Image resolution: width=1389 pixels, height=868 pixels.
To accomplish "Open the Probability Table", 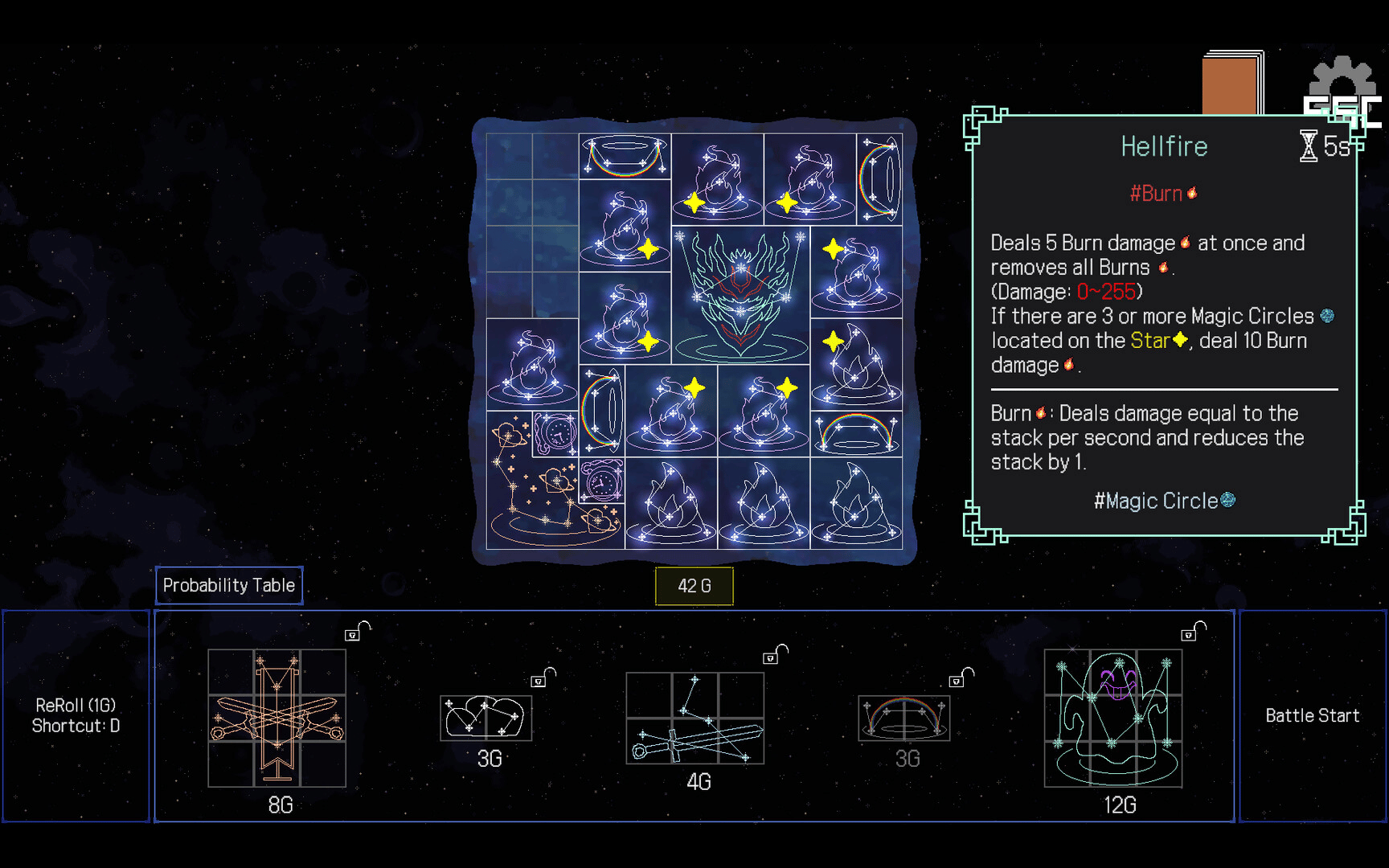I will click(x=229, y=585).
